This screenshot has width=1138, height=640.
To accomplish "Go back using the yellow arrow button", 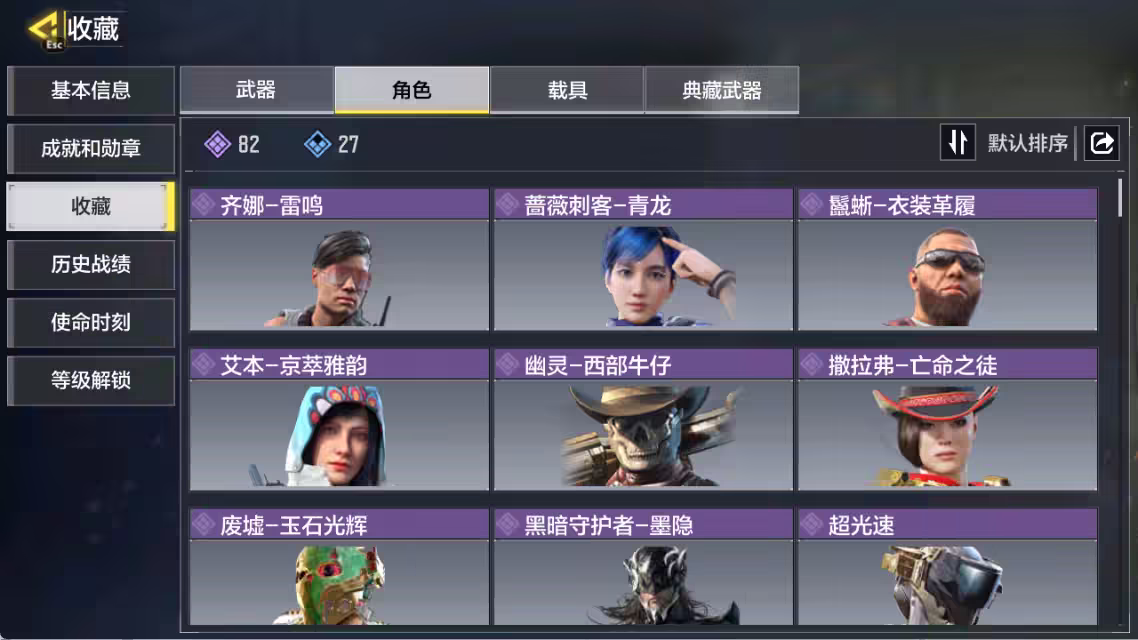I will tap(45, 28).
